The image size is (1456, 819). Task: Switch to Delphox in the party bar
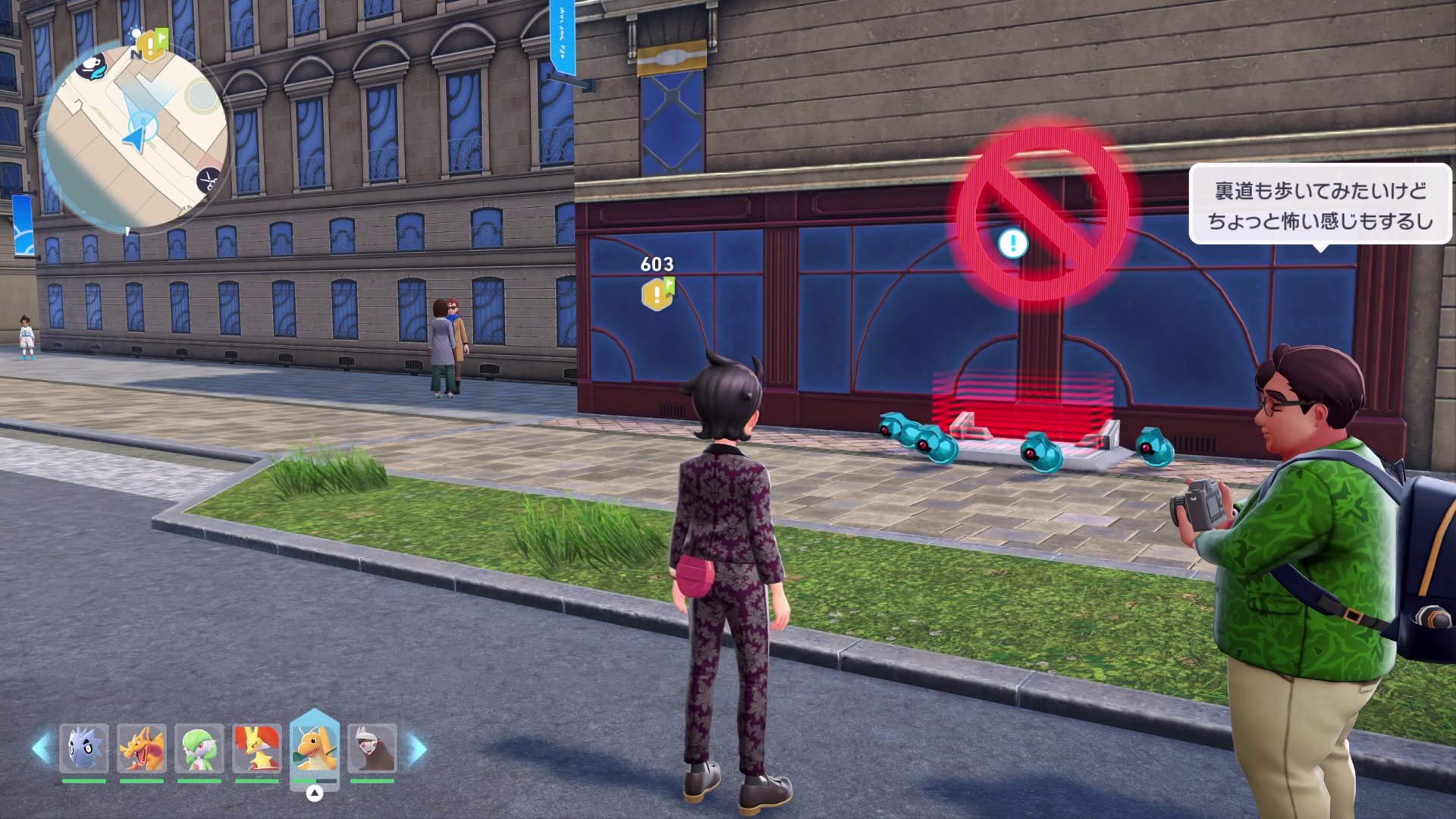click(x=257, y=748)
